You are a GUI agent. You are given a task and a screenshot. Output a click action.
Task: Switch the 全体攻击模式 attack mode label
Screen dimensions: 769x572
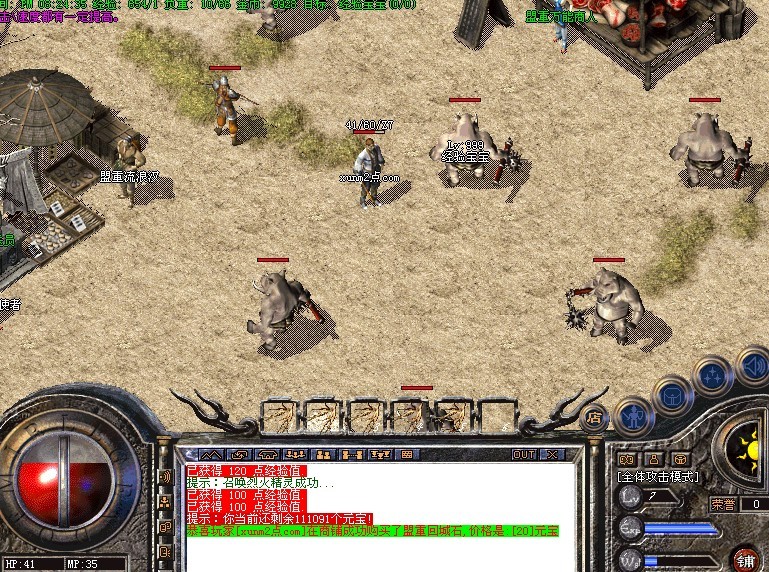click(x=658, y=476)
